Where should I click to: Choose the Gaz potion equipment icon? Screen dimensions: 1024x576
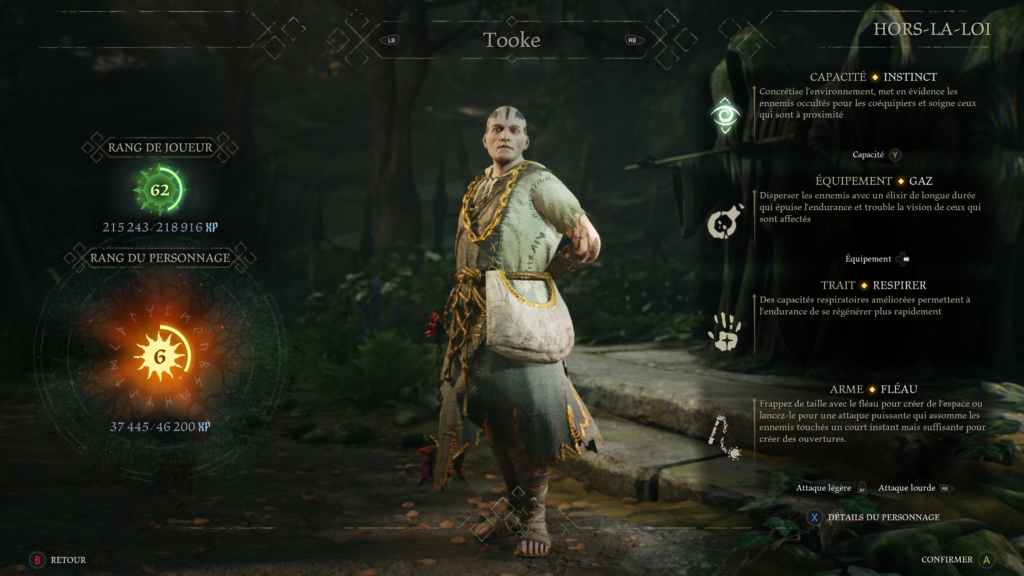pos(723,223)
